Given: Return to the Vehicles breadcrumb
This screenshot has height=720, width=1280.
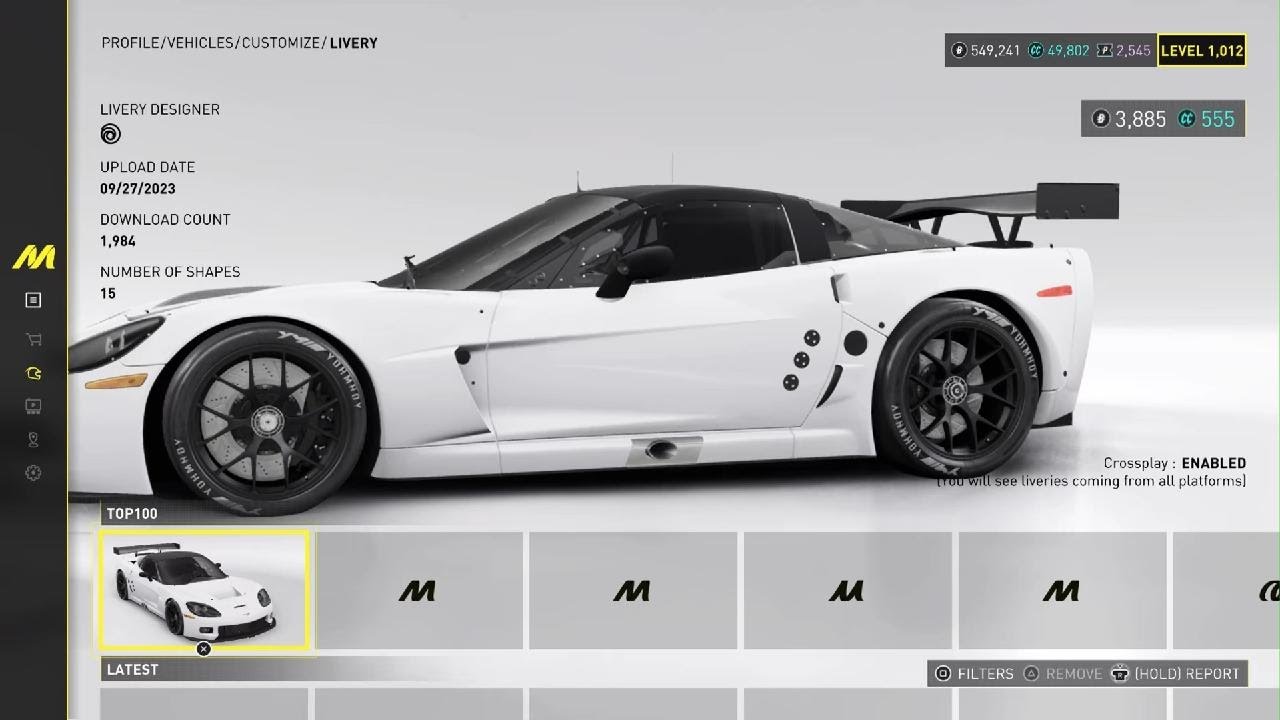Looking at the screenshot, I should pyautogui.click(x=201, y=43).
